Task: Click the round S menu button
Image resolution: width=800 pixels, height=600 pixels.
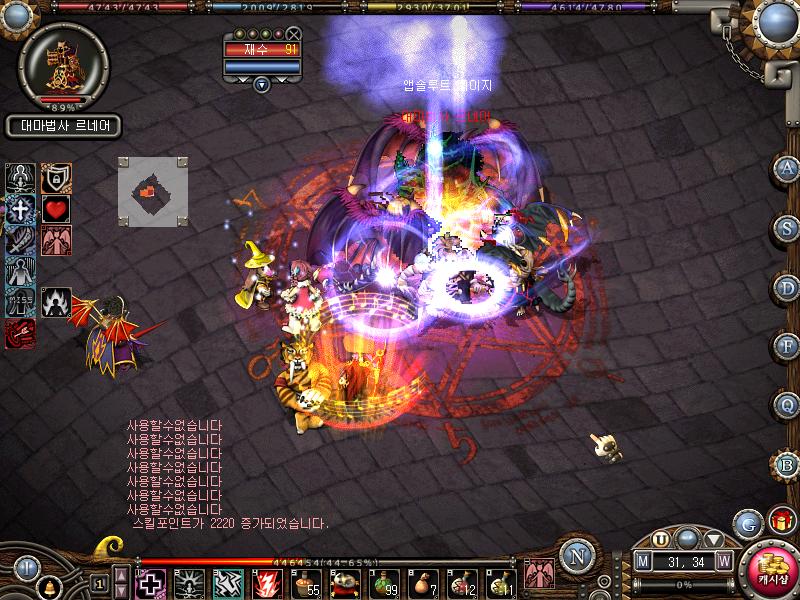Action: point(787,228)
